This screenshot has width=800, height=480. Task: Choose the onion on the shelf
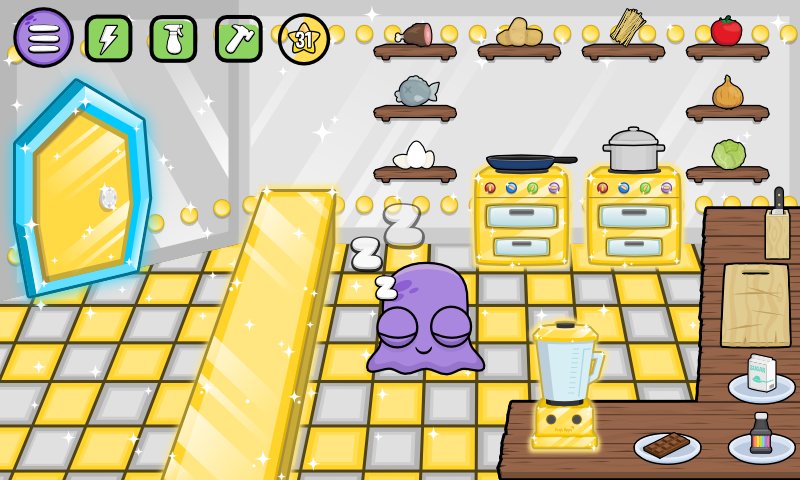[727, 93]
